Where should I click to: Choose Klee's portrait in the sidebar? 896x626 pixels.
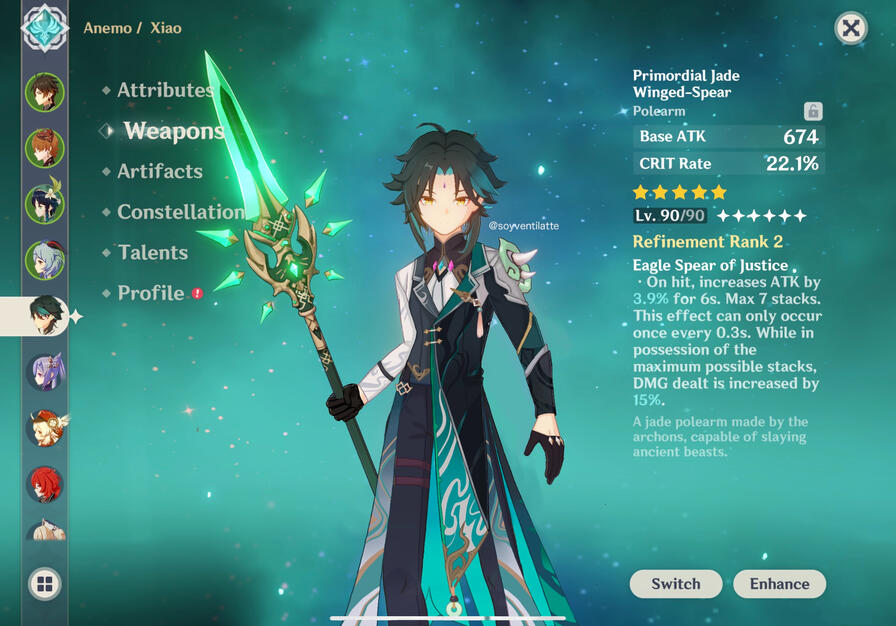pos(45,428)
